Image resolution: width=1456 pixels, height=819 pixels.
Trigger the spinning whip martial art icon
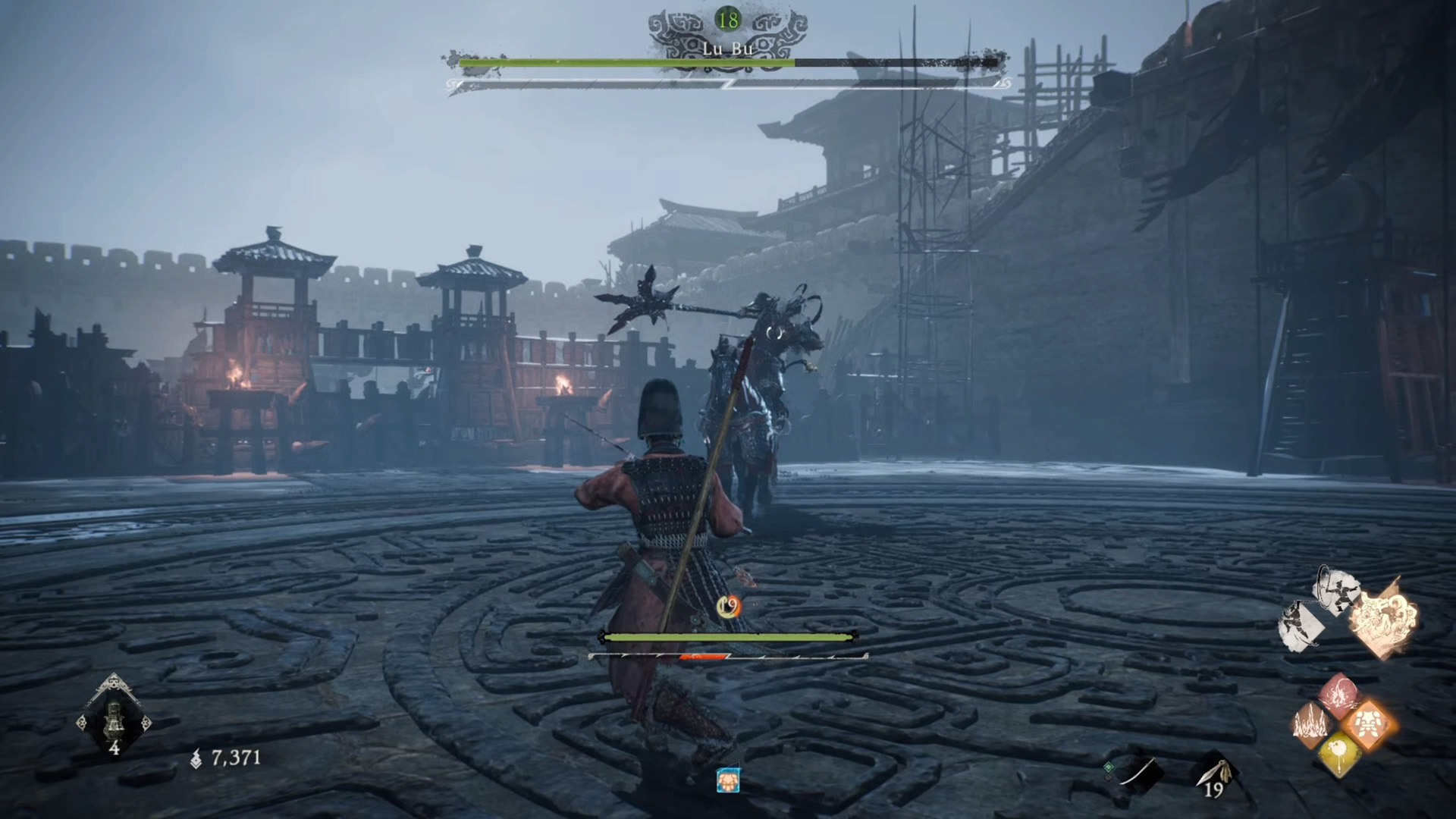click(x=1338, y=588)
